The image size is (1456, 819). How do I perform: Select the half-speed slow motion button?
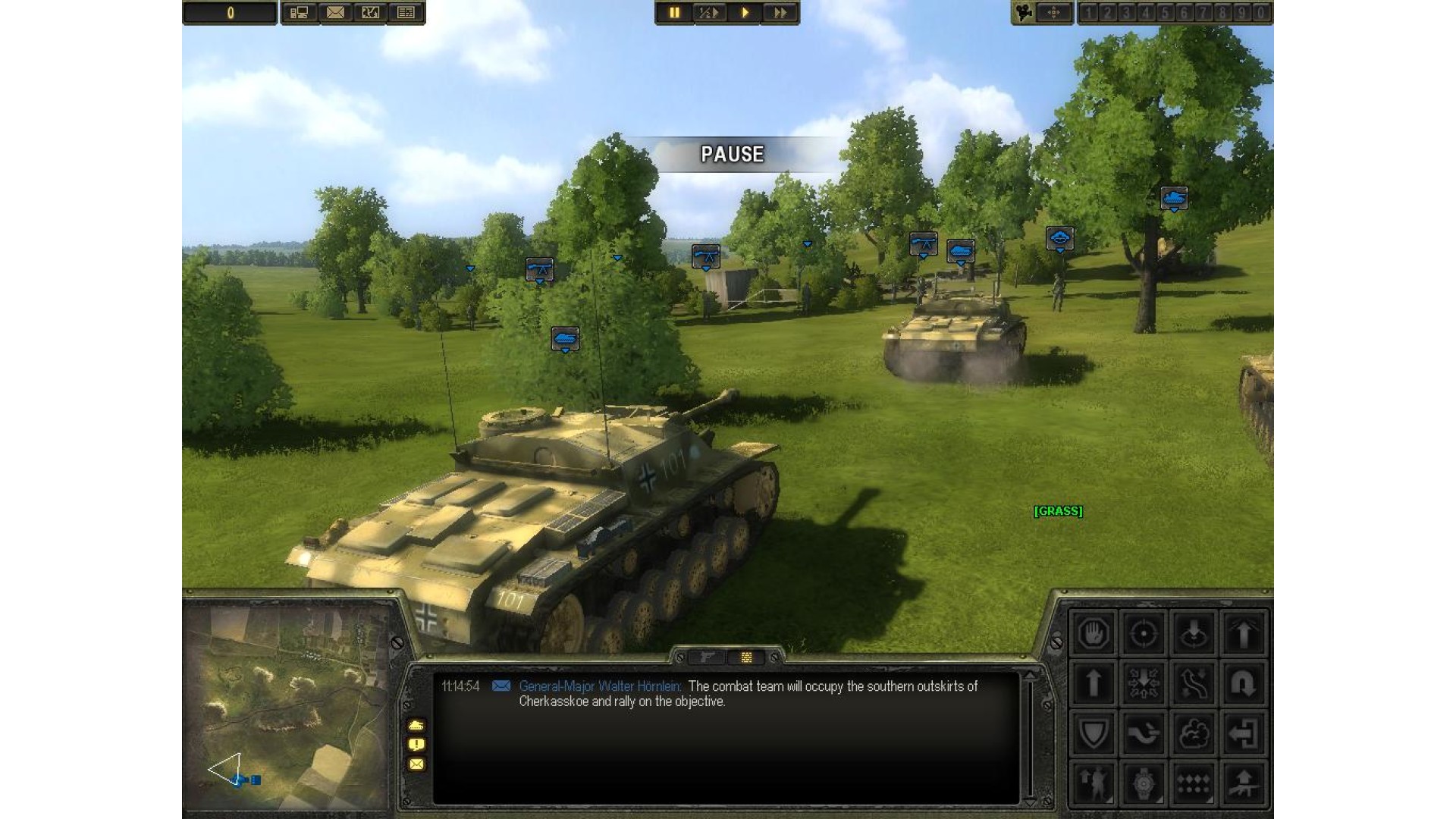pos(709,13)
